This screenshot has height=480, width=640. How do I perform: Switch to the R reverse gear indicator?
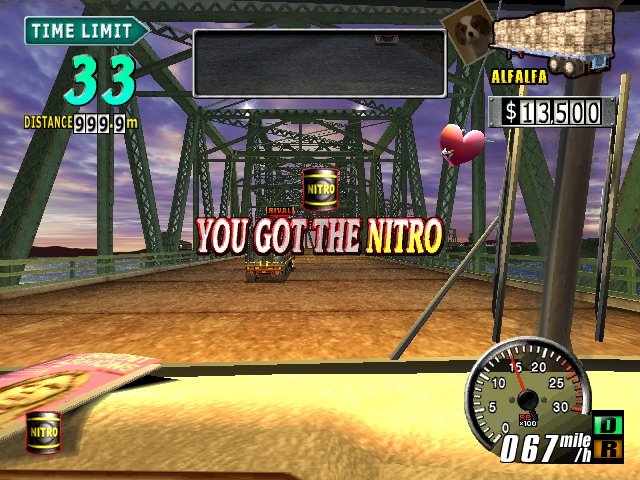click(607, 450)
